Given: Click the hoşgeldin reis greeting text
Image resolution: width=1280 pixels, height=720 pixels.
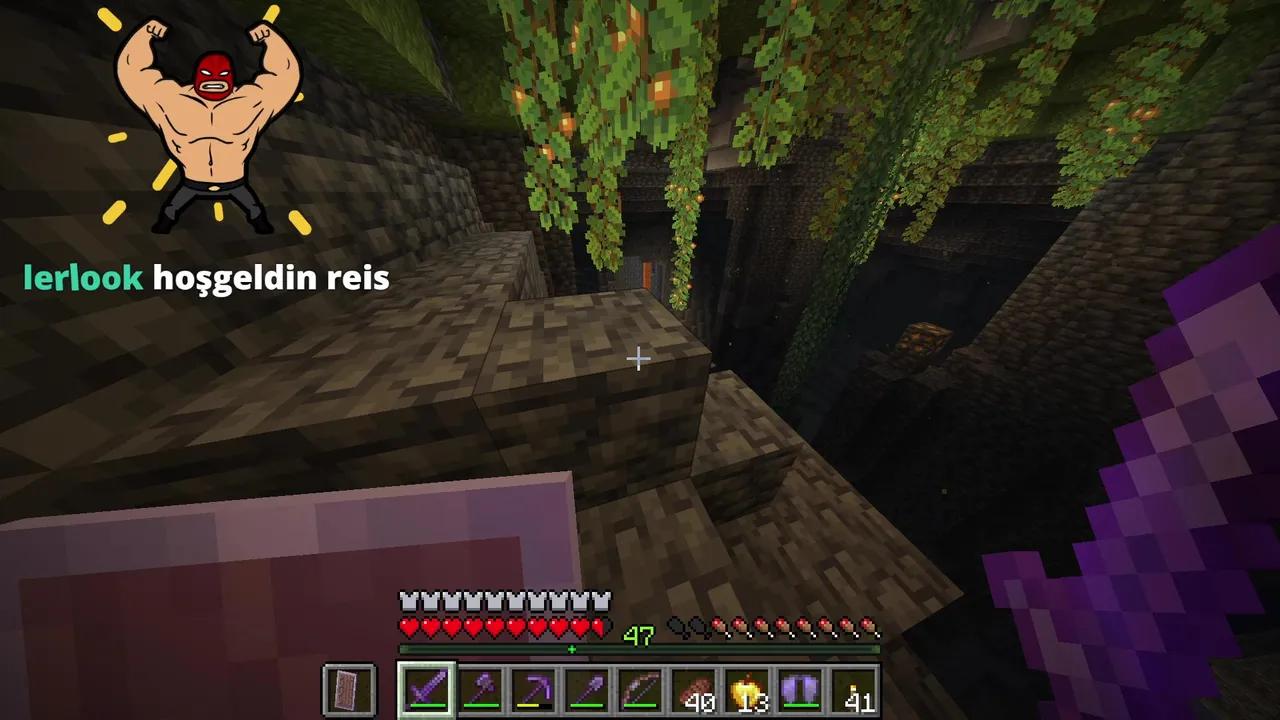Looking at the screenshot, I should click(x=270, y=278).
